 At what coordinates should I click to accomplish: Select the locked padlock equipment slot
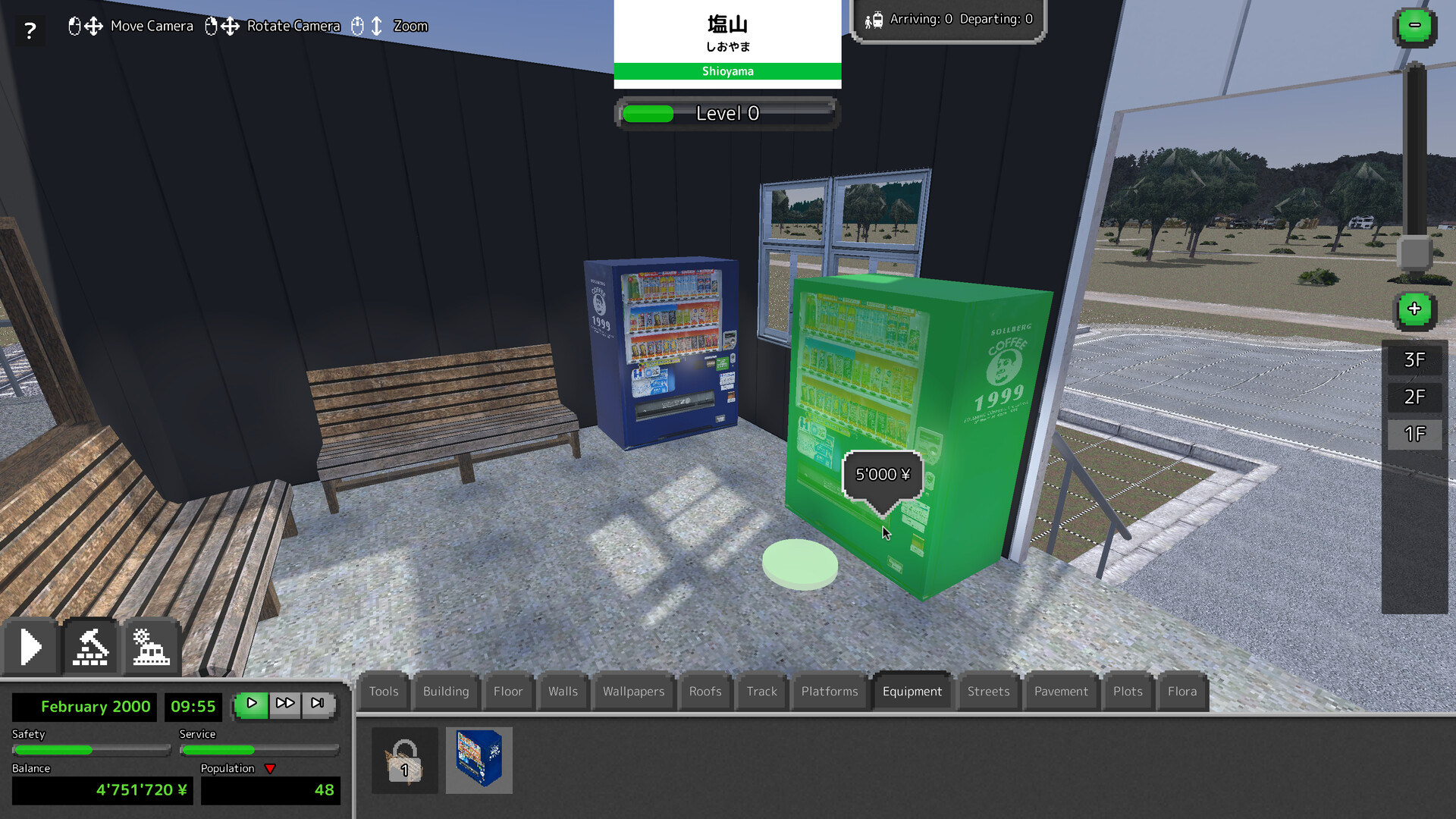pyautogui.click(x=404, y=761)
